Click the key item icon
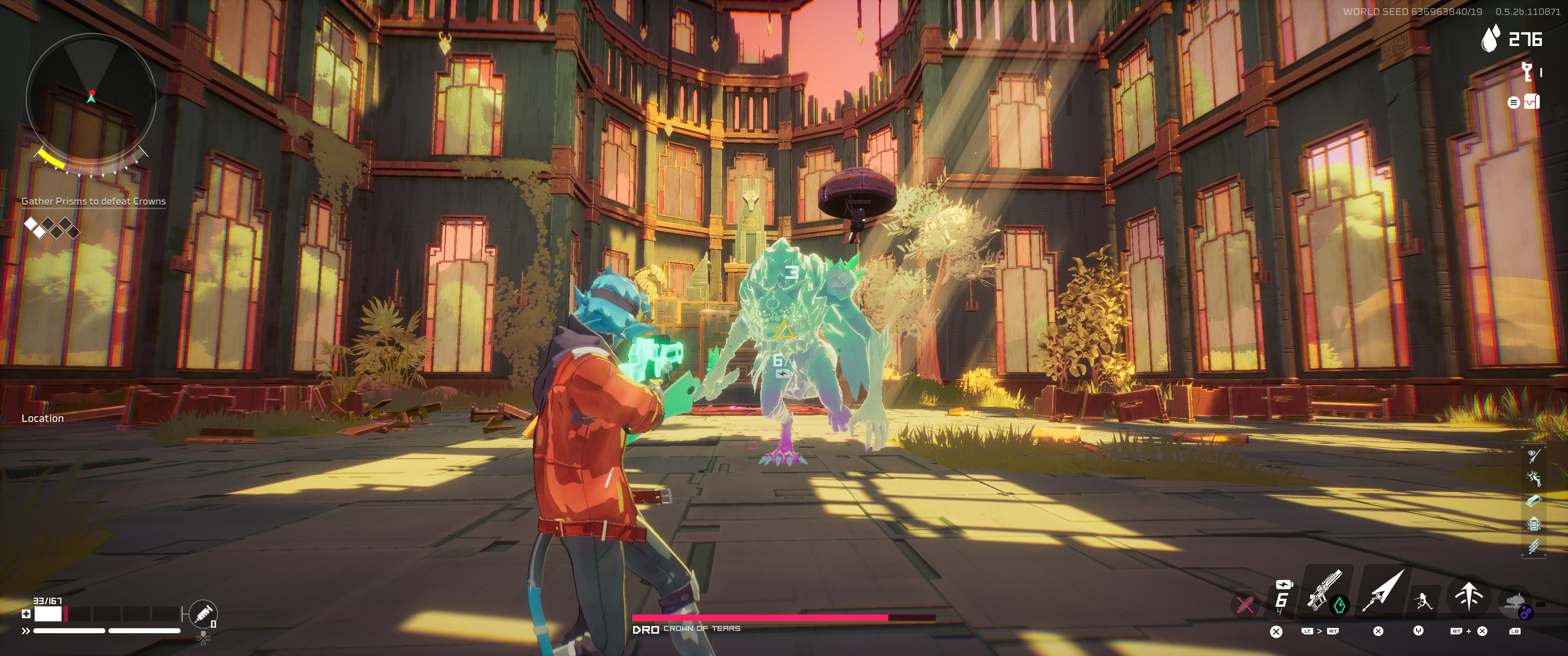The width and height of the screenshot is (1568, 656). point(1527,72)
